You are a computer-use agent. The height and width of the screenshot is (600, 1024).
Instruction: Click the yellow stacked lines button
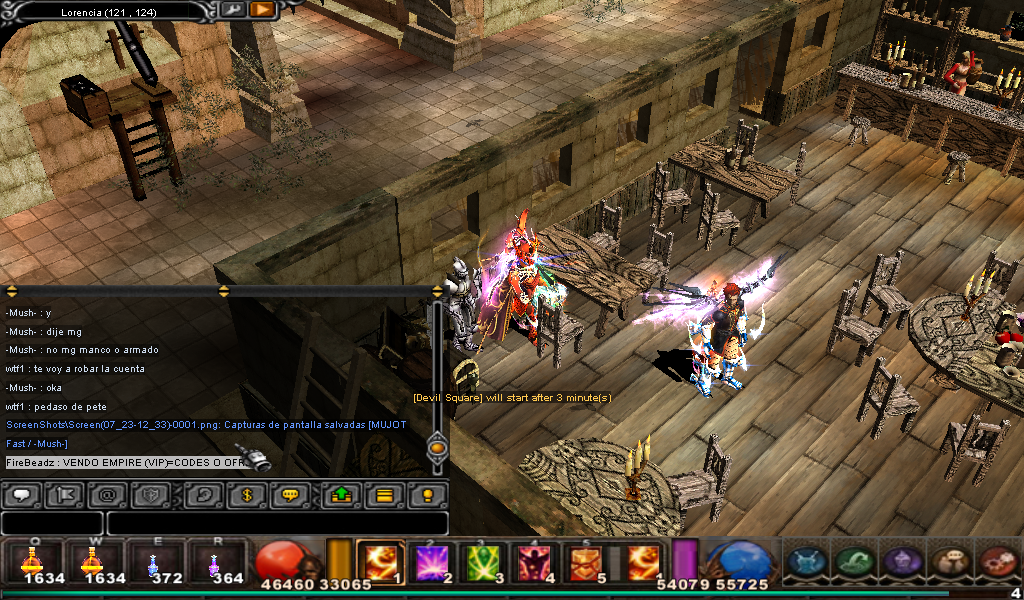click(x=383, y=495)
